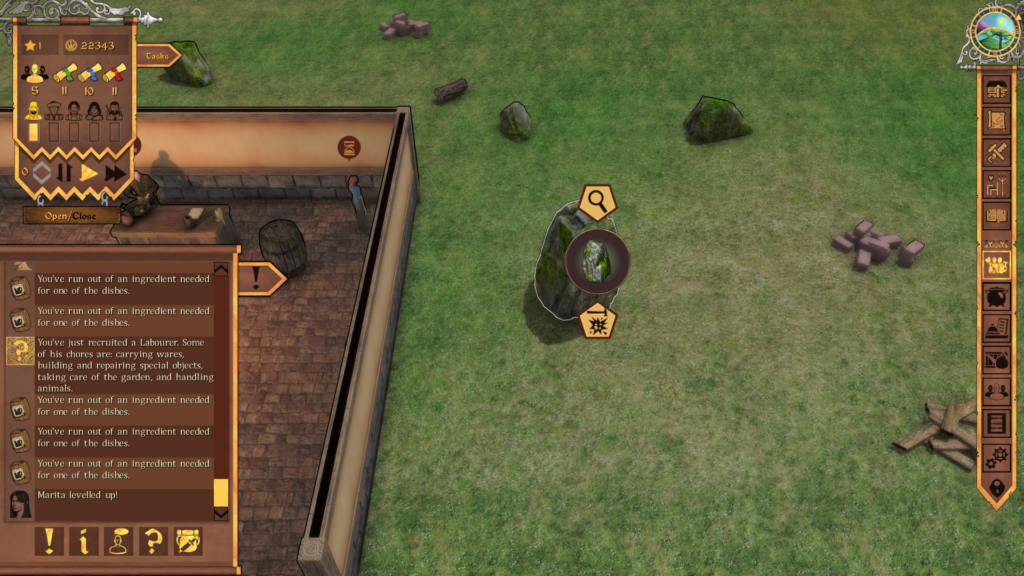Filter messages by question mark hints

coord(153,541)
